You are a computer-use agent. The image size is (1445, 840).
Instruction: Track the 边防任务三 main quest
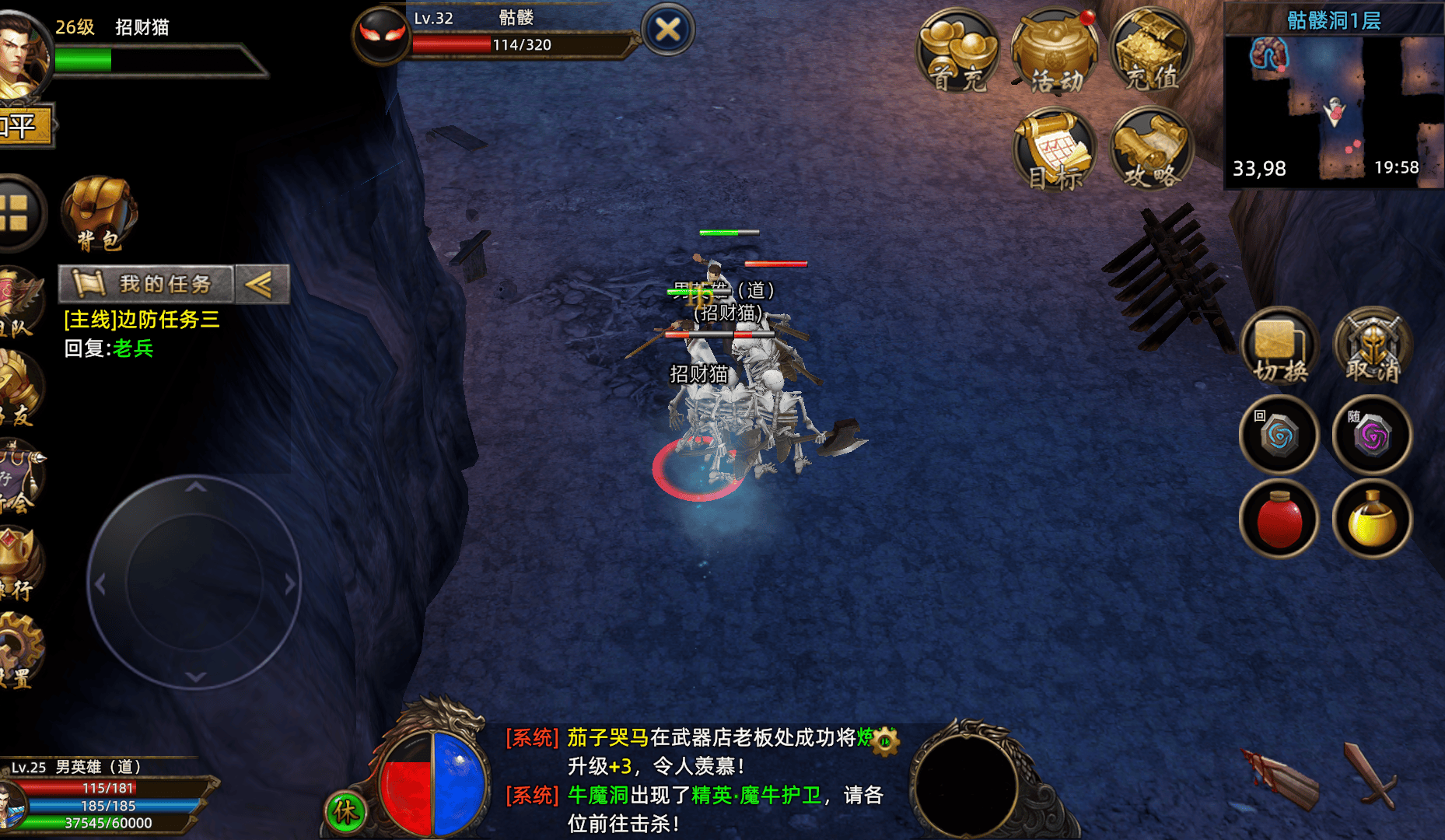142,320
